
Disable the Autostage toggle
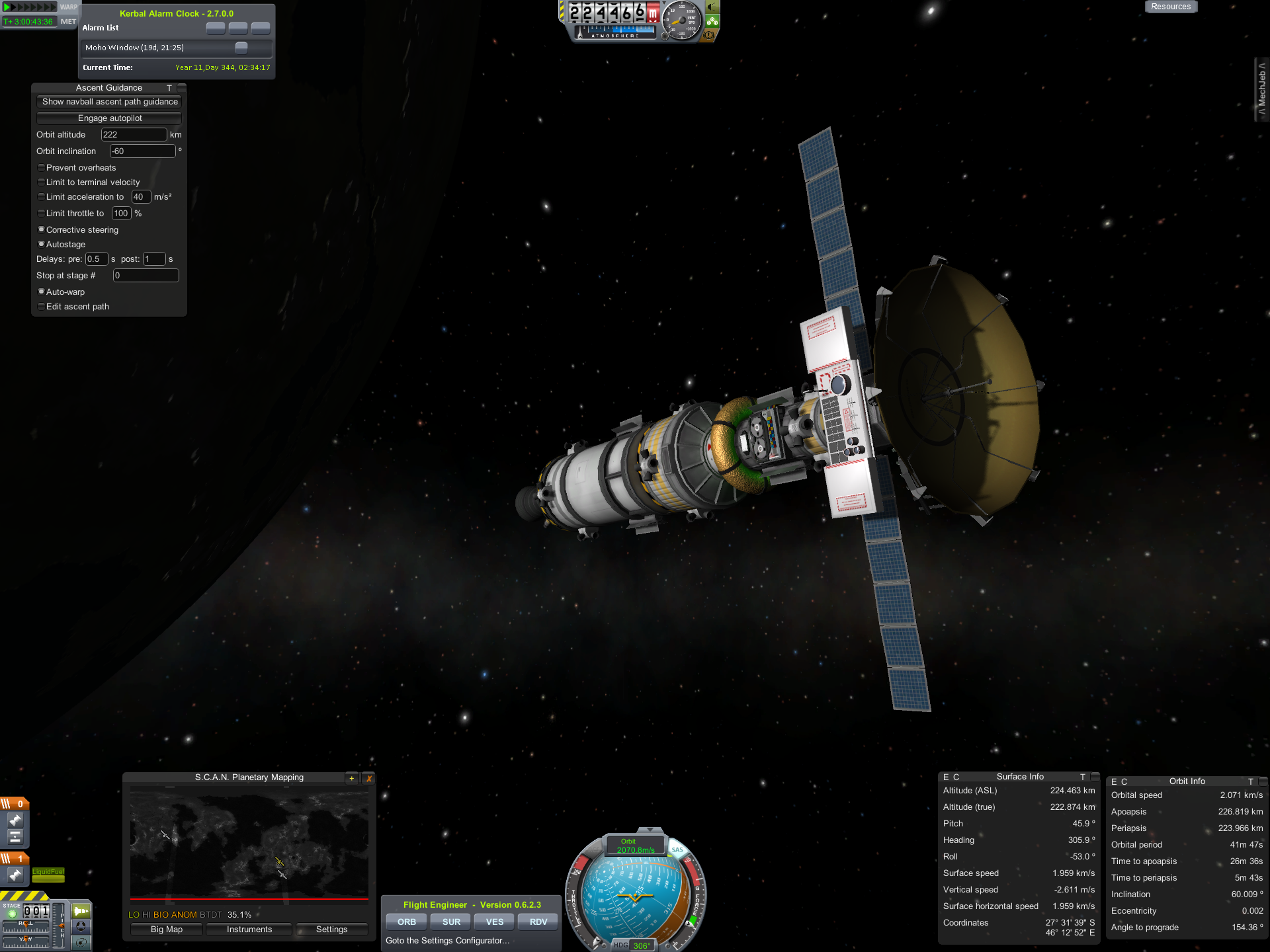pyautogui.click(x=42, y=245)
